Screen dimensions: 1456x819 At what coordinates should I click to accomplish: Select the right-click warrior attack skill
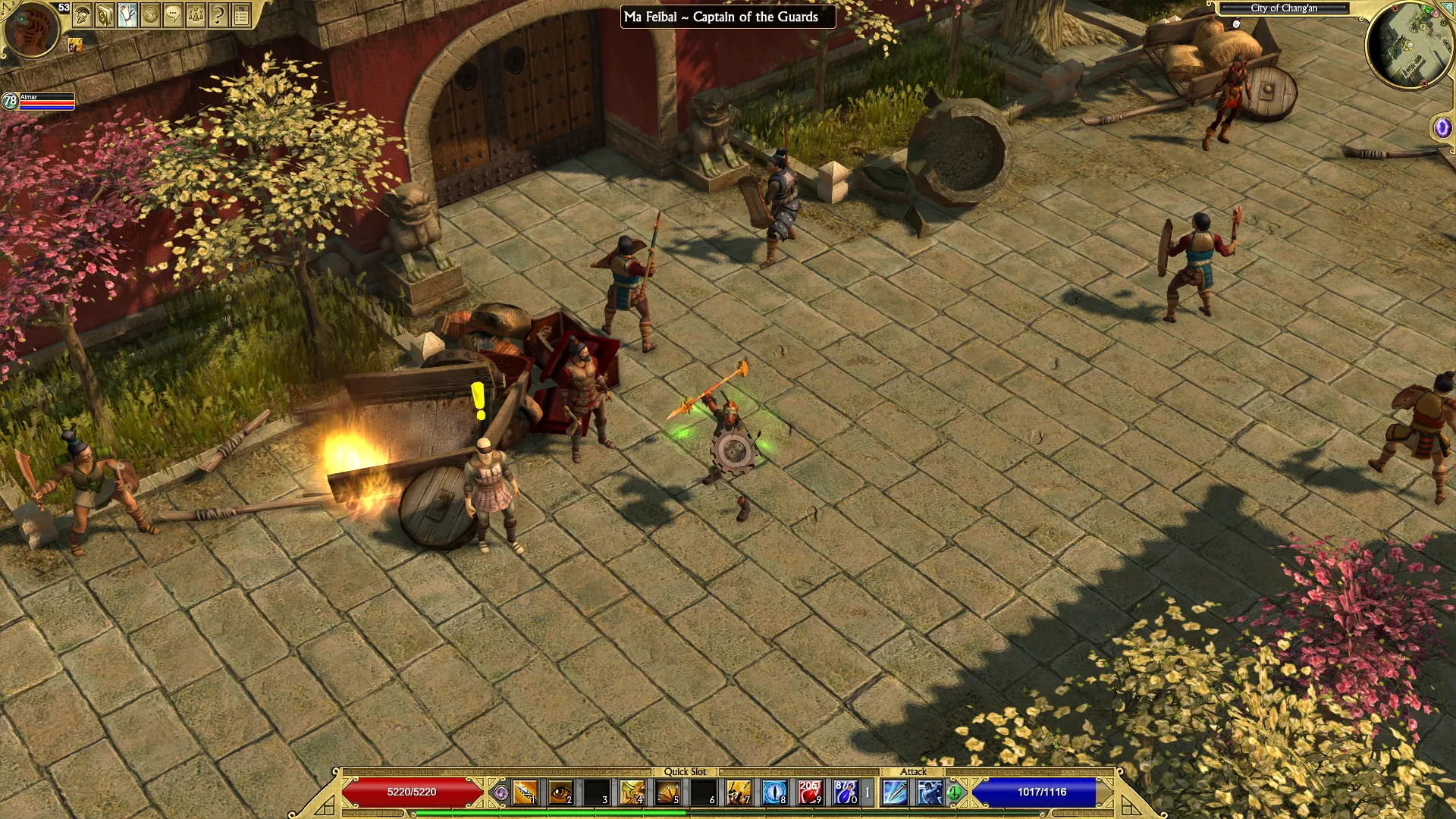[930, 792]
